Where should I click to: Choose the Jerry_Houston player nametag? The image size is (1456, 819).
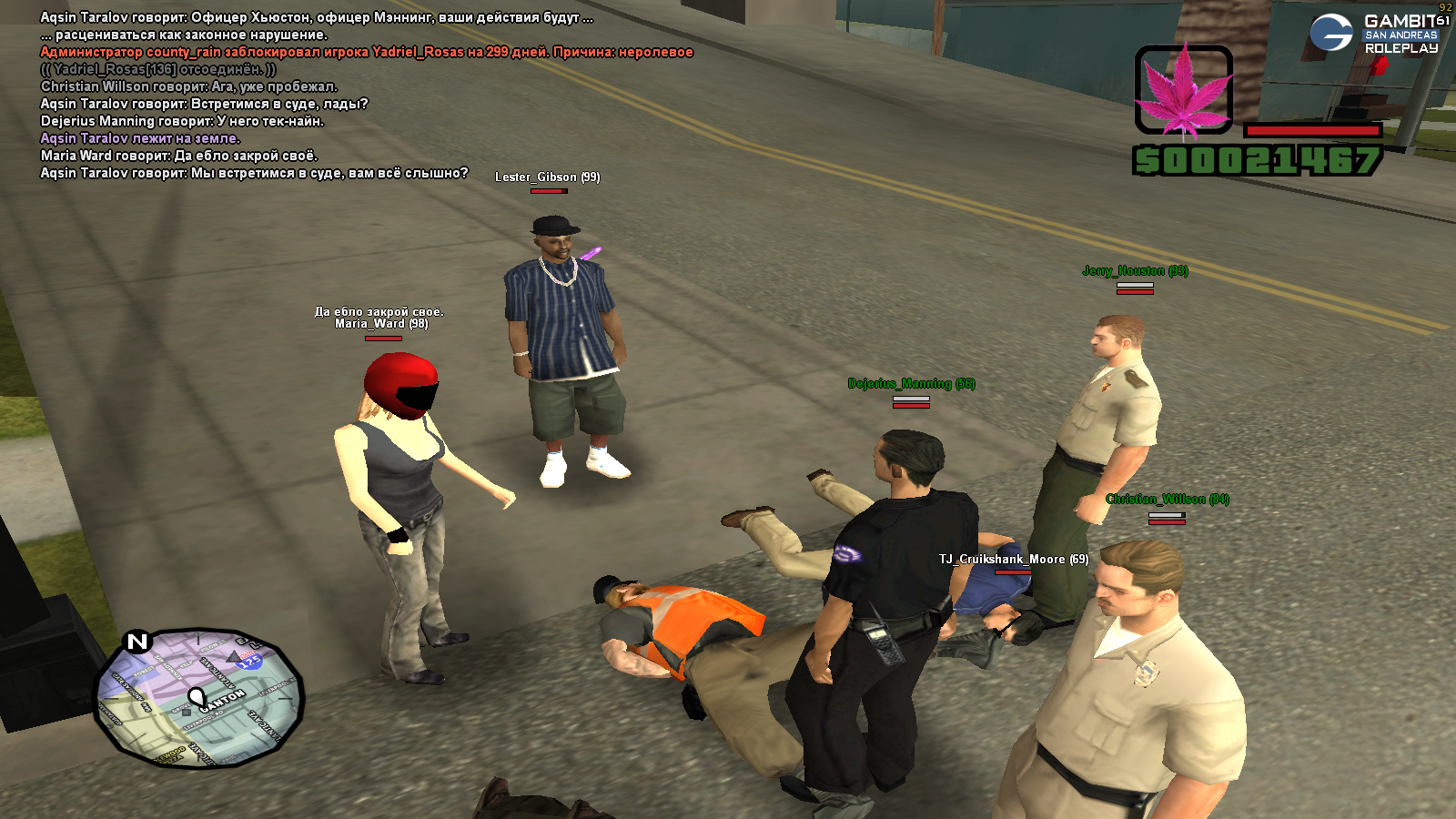click(1135, 271)
